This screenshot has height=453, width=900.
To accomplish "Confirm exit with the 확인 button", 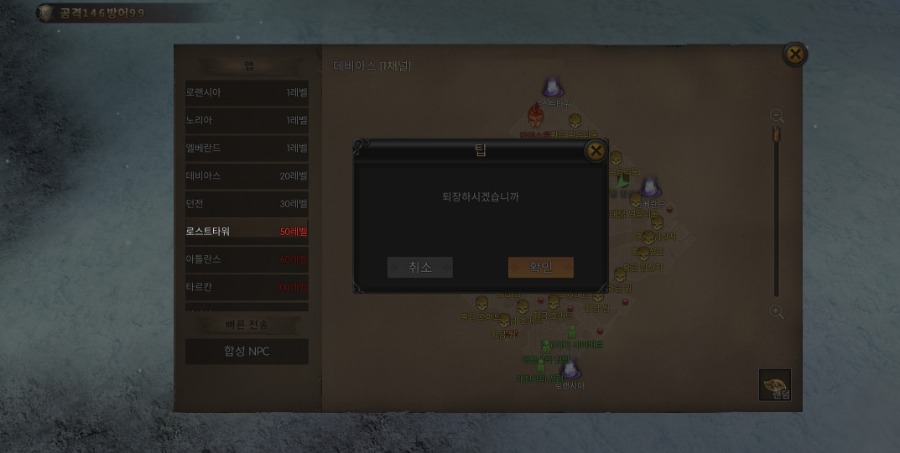I will (540, 267).
